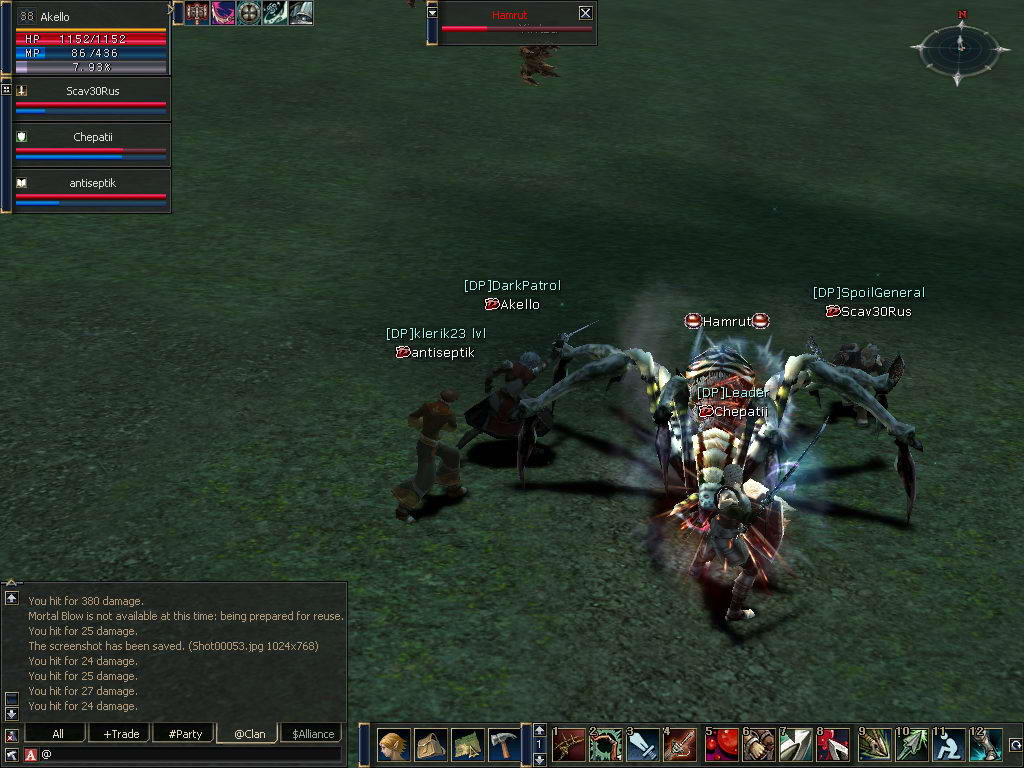Activate the sitting figure action in slot 11
The height and width of the screenshot is (768, 1024).
[948, 745]
